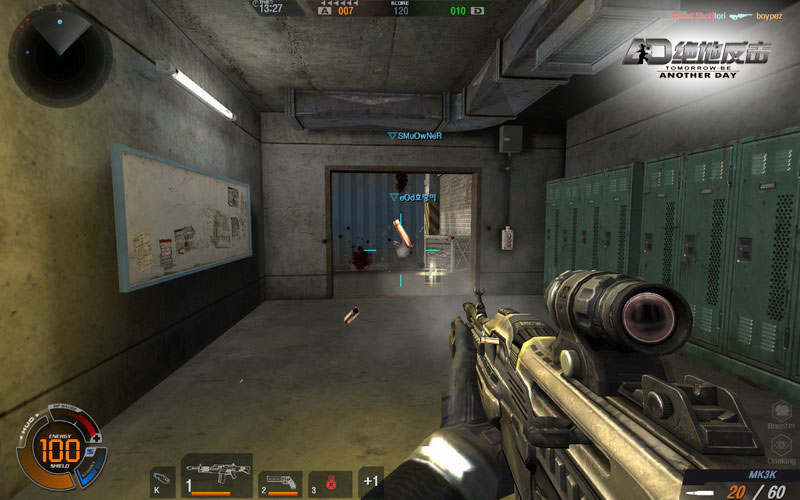Activate the Cloaking ability icon

pyautogui.click(x=782, y=446)
